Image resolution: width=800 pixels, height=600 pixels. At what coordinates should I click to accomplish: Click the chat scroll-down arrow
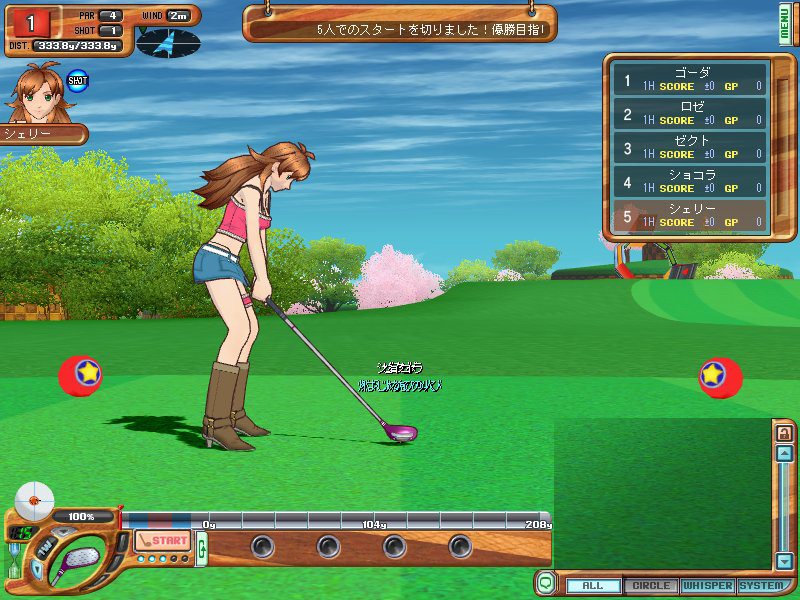[x=784, y=560]
